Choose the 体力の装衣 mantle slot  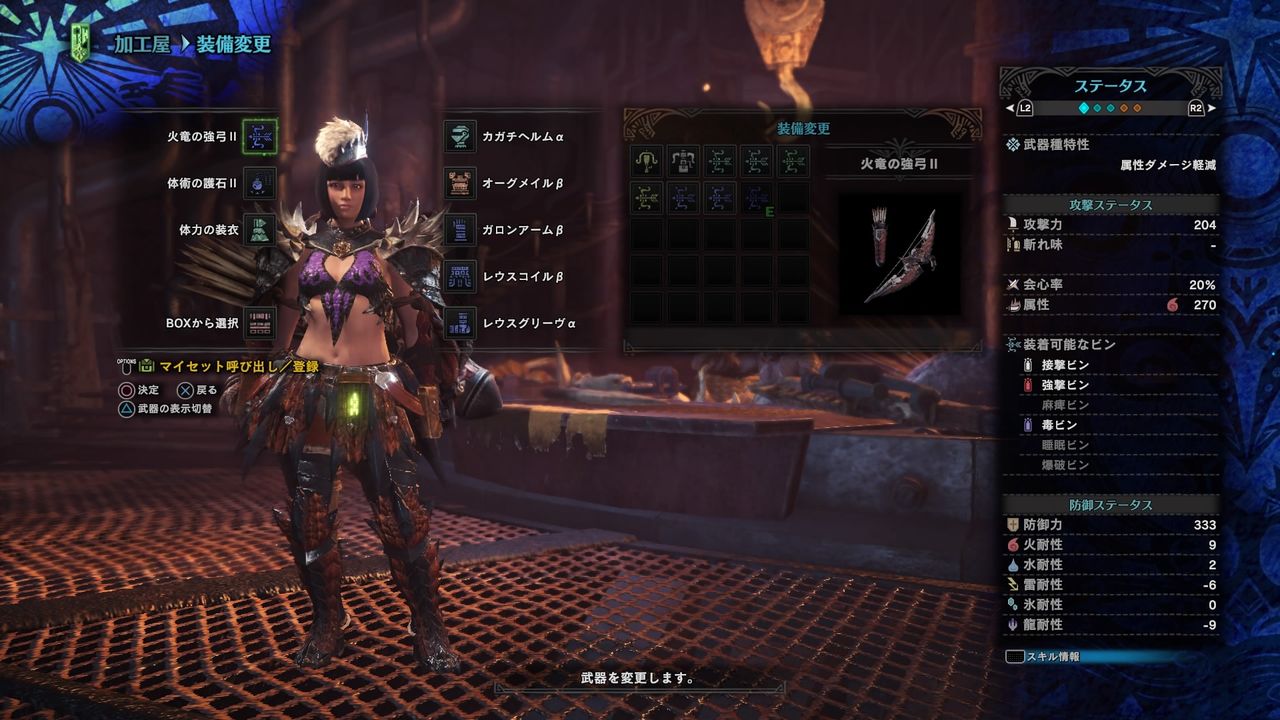[x=260, y=230]
